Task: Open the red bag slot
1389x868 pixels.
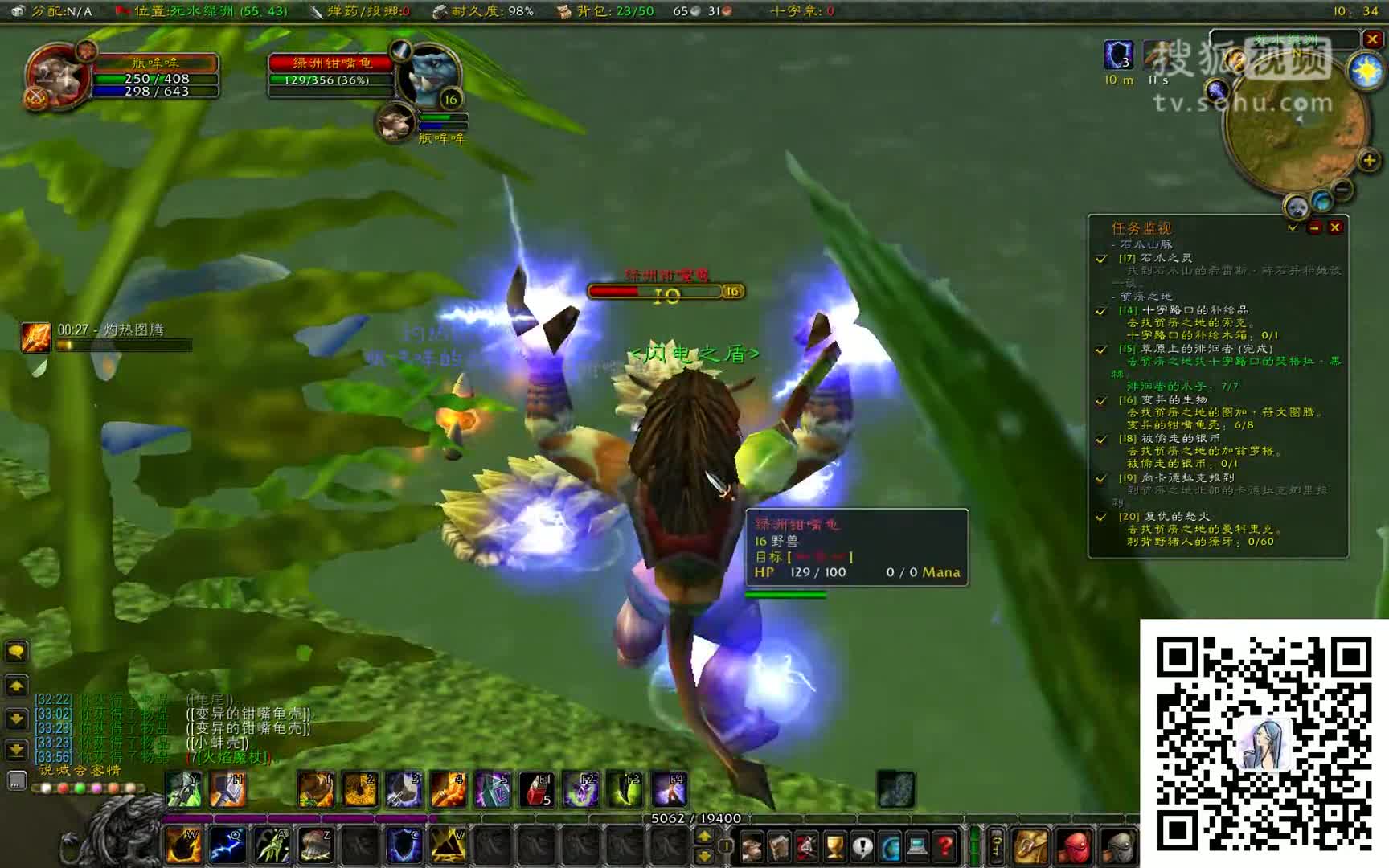Action: click(x=1074, y=846)
